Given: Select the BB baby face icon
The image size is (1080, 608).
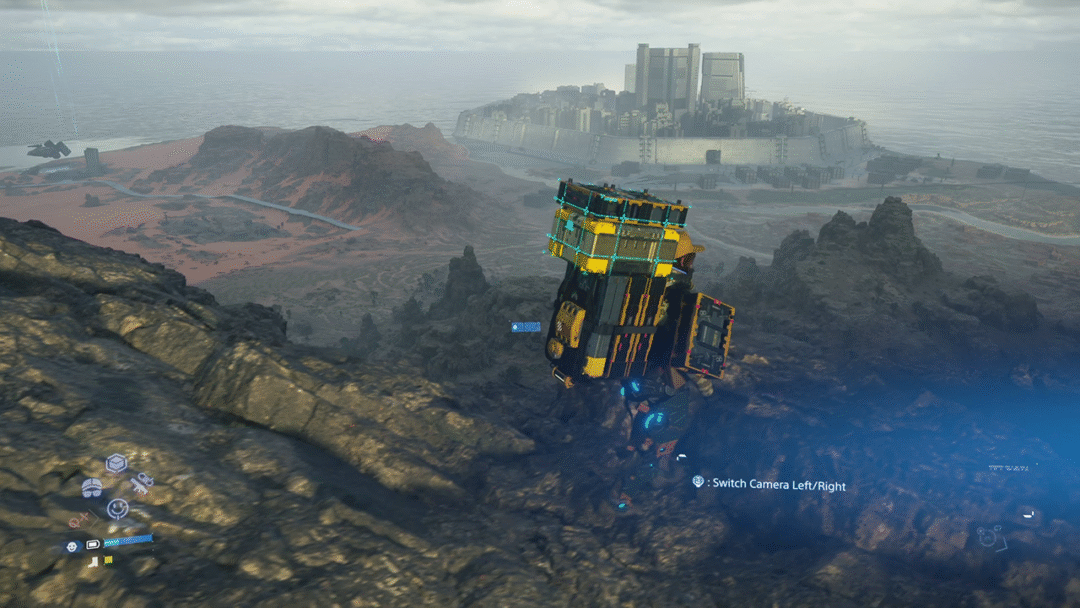Looking at the screenshot, I should 72,547.
